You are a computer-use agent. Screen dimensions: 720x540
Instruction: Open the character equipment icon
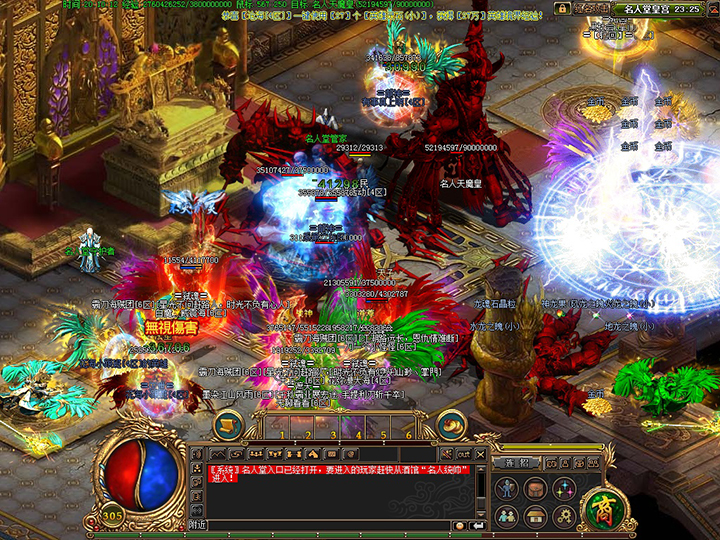[x=508, y=489]
